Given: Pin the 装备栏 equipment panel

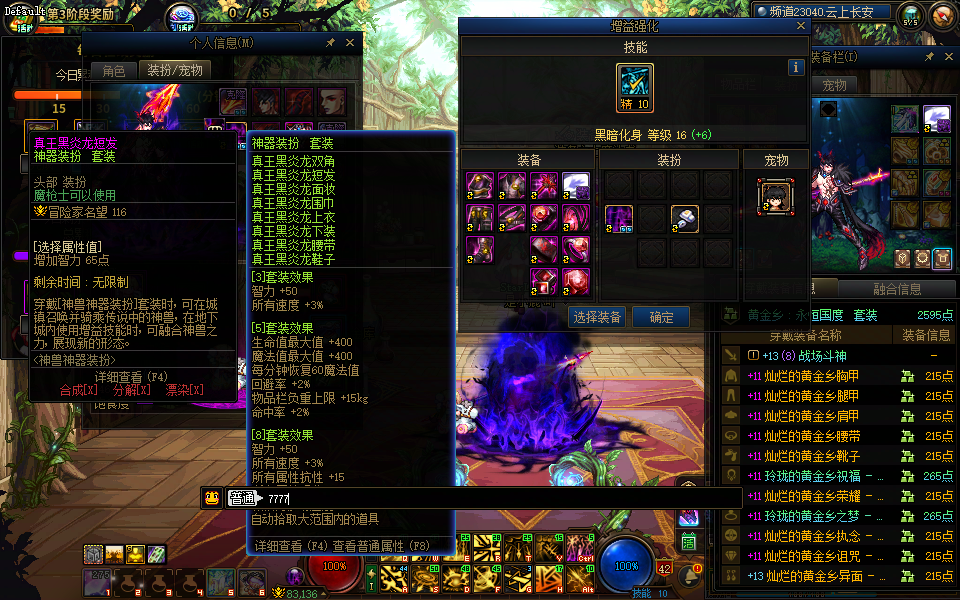Looking at the screenshot, I should [929, 57].
